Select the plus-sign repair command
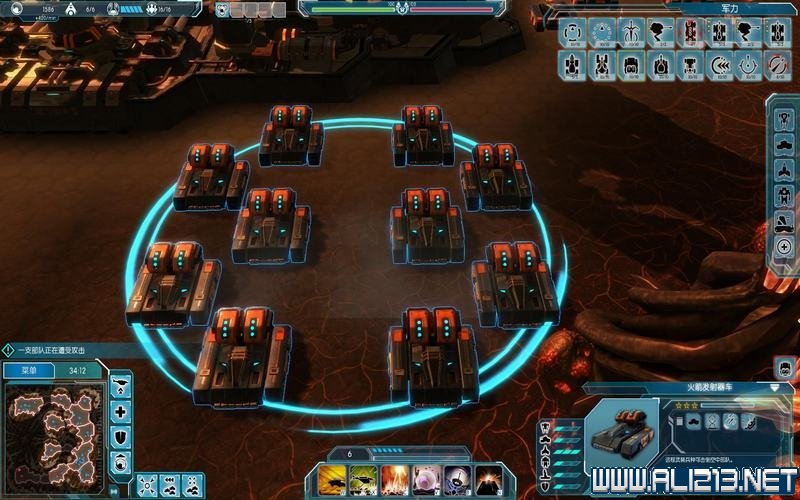 click(121, 411)
